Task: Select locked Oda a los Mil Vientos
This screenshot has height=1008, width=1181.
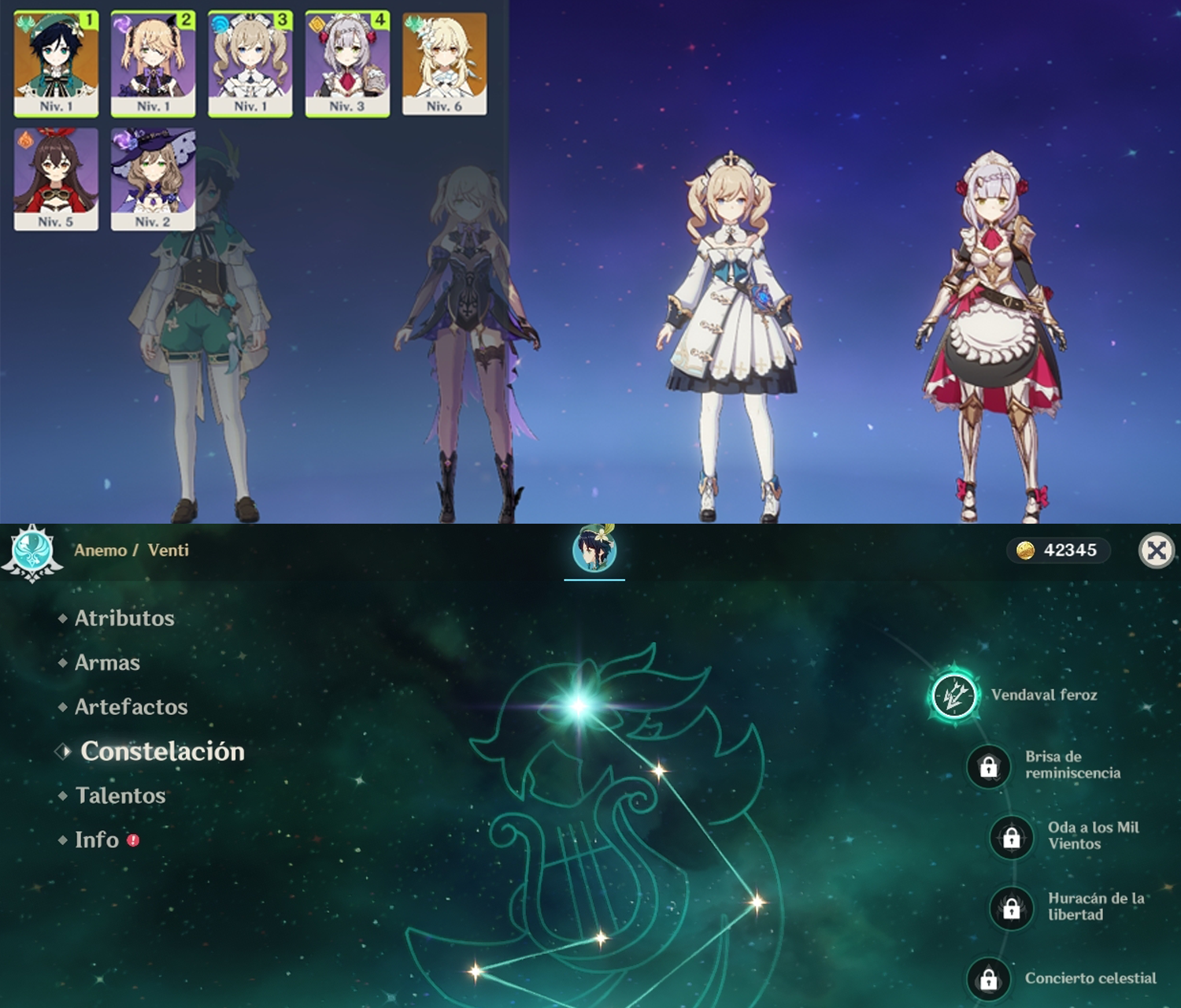Action: click(x=1012, y=836)
